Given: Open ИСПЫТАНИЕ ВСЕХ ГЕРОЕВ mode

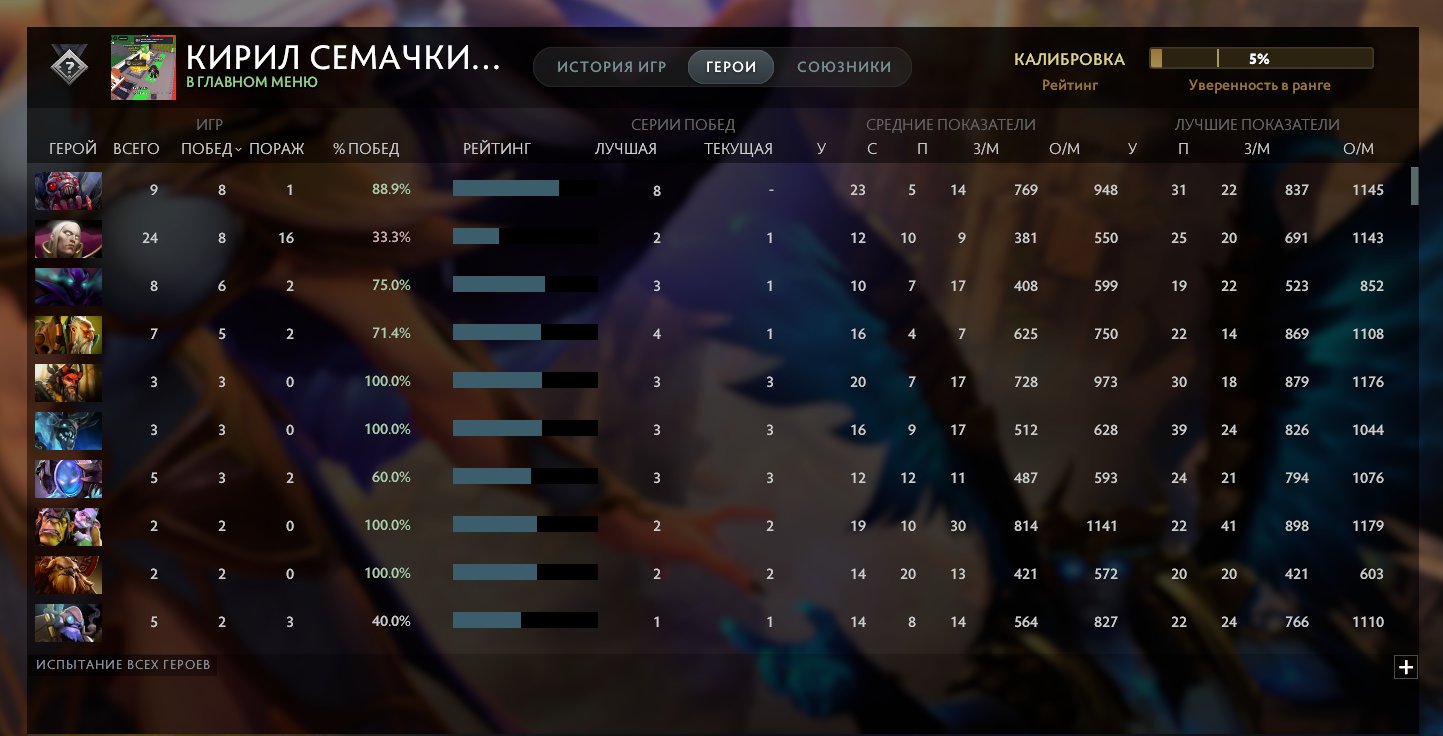Looking at the screenshot, I should 122,663.
